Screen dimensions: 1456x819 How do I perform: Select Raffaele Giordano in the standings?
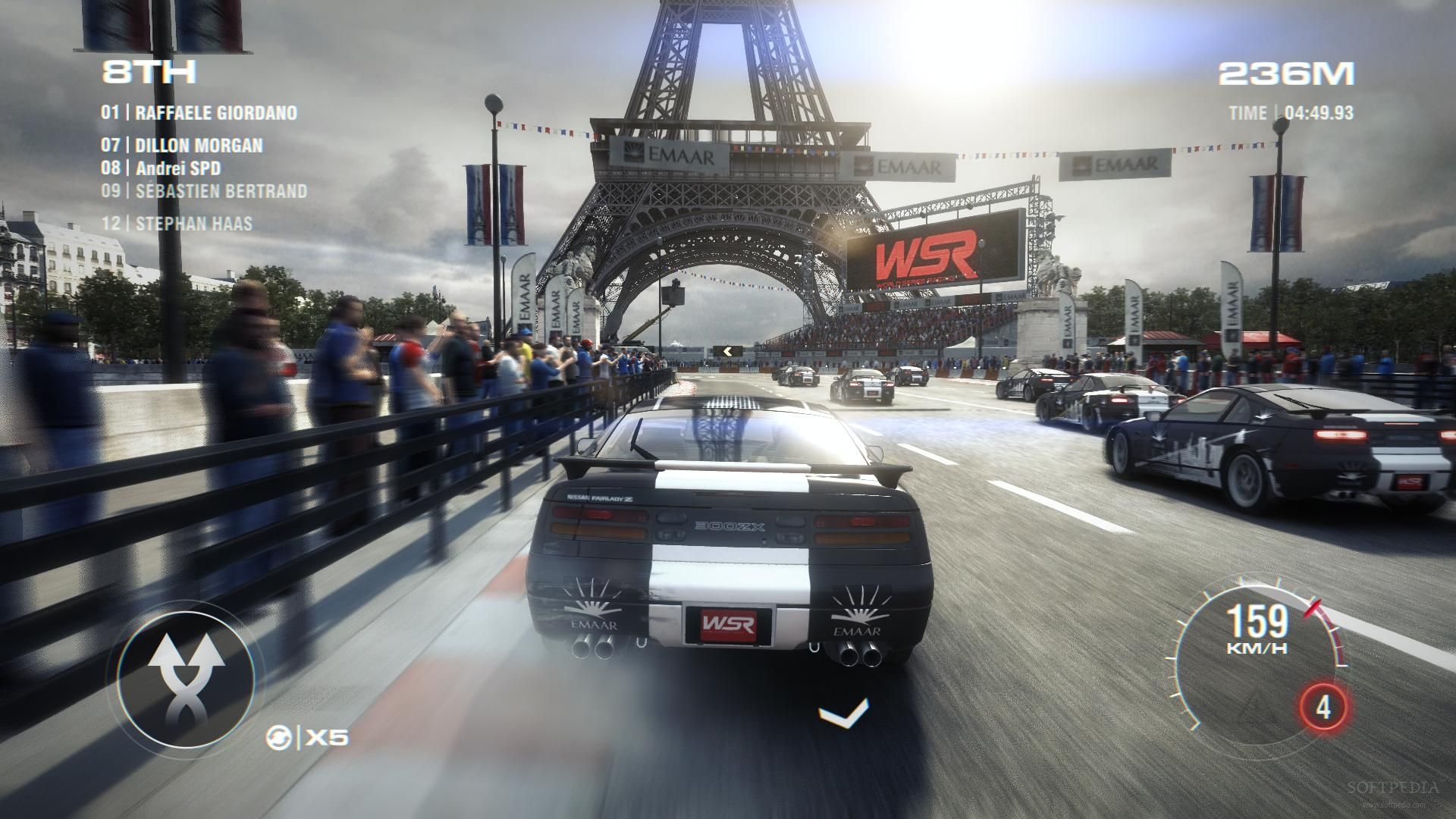199,113
